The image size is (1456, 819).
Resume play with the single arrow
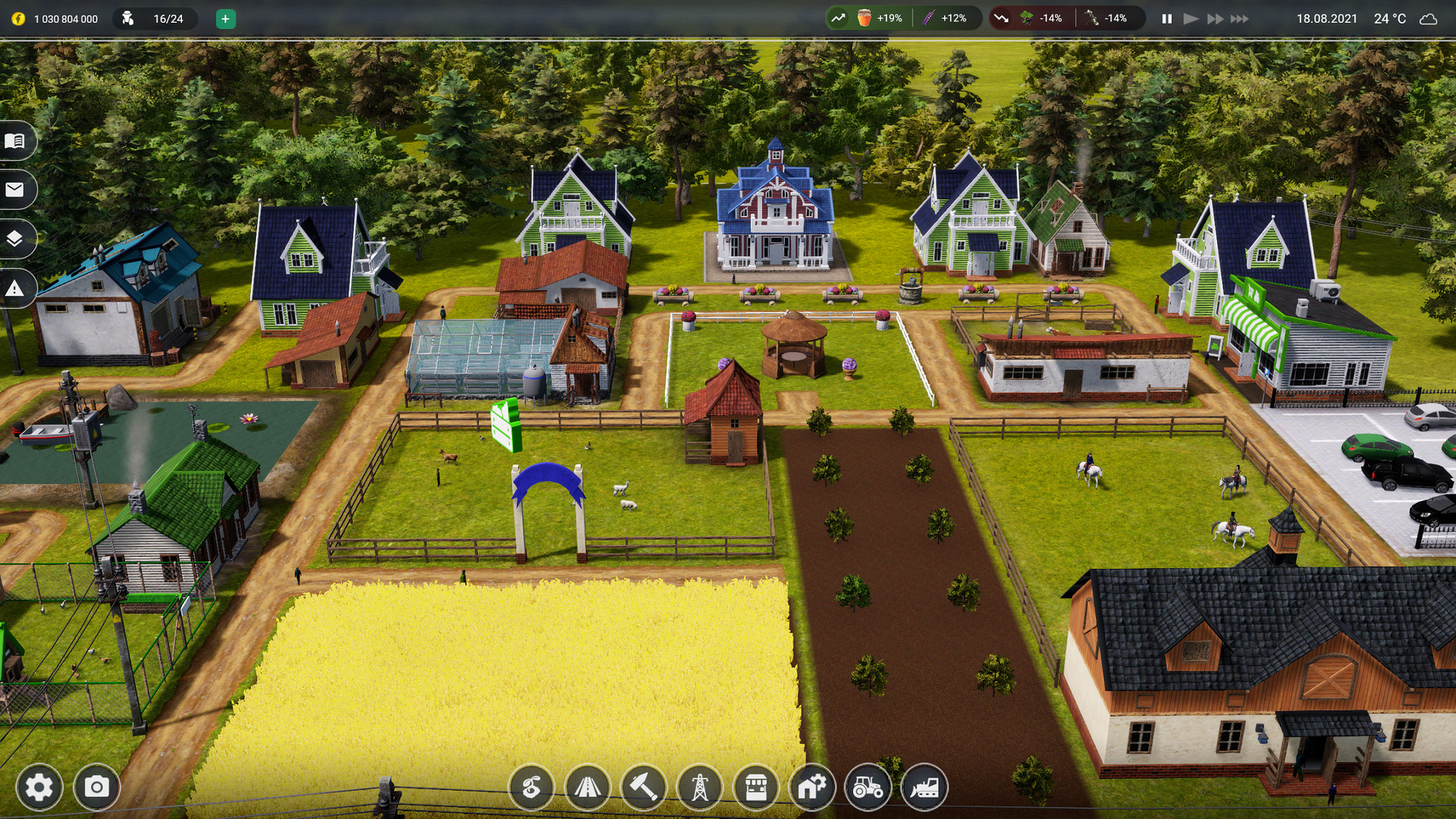(1190, 17)
